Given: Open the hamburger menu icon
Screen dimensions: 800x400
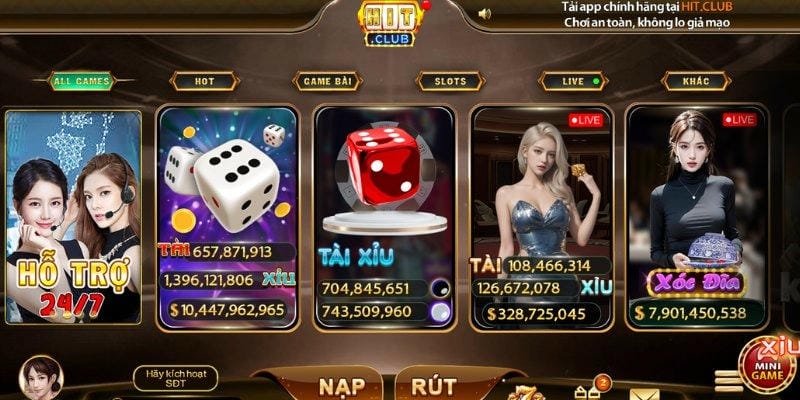Looking at the screenshot, I should click(x=728, y=381).
